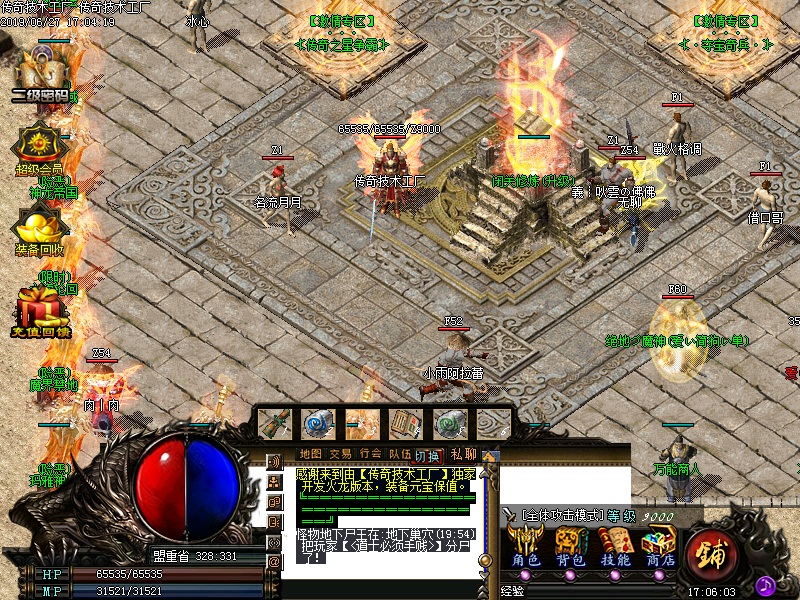Open the 商店 (shop) treasure chest
This screenshot has width=800, height=600.
click(659, 548)
